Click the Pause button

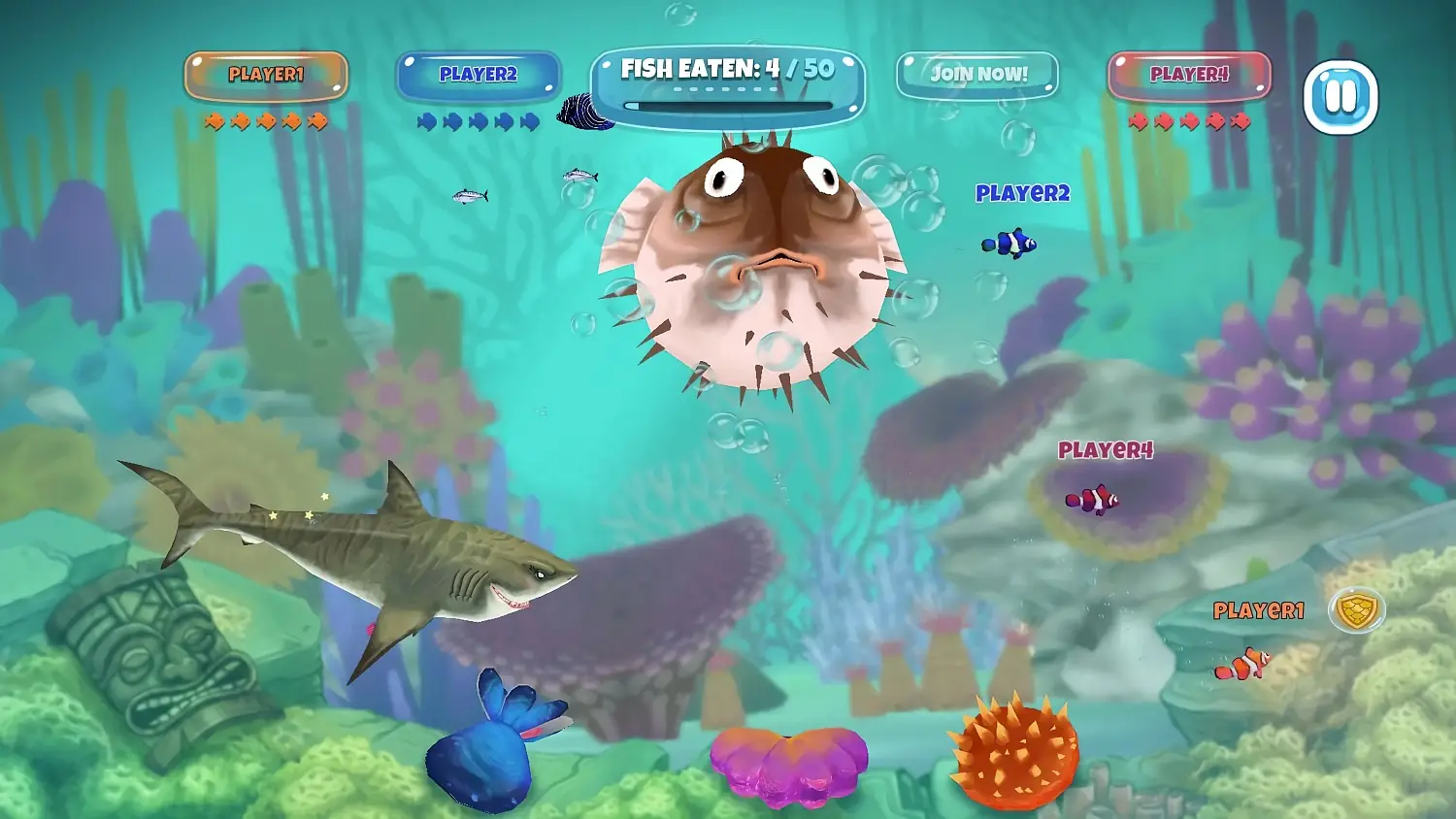pyautogui.click(x=1343, y=98)
